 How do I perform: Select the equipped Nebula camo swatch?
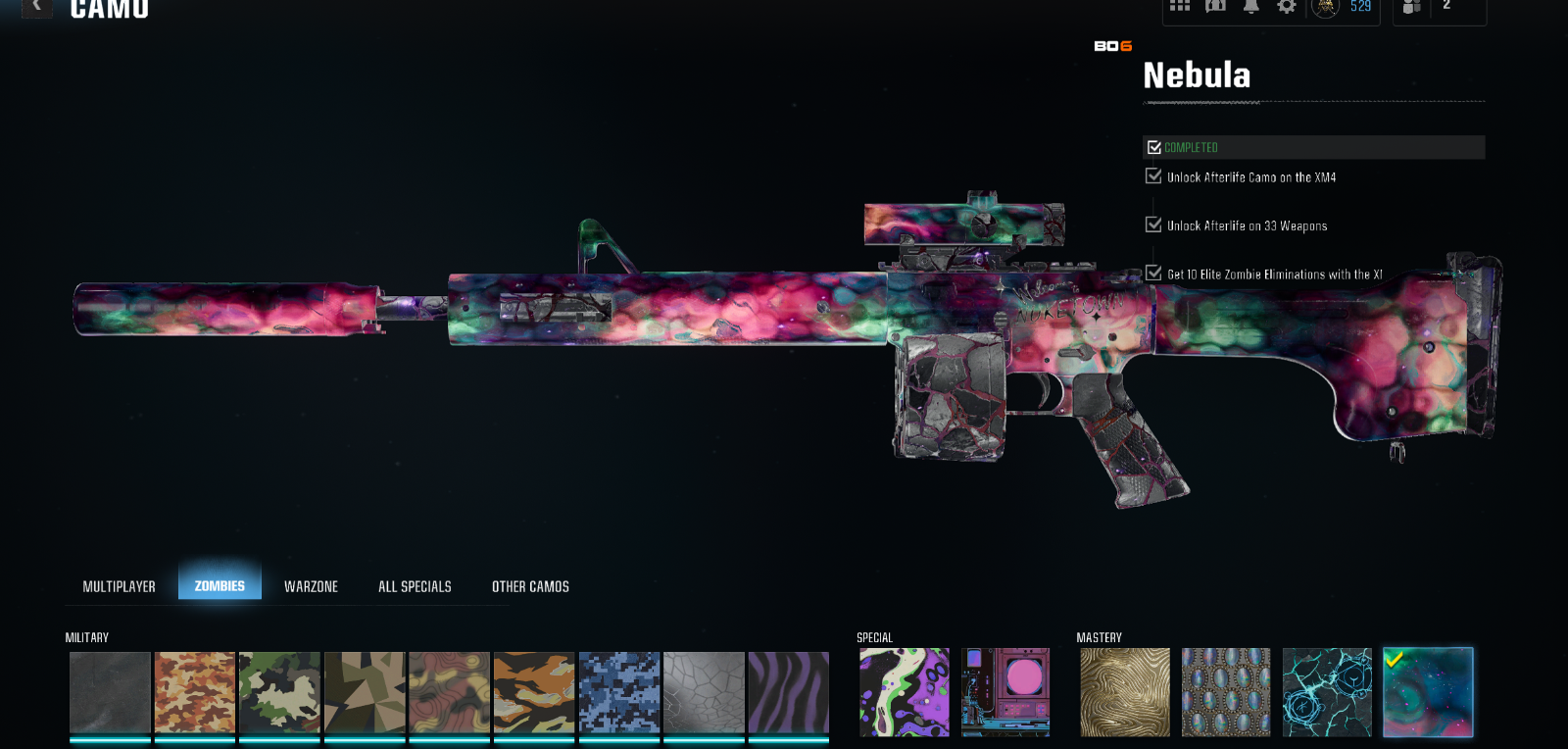1428,692
